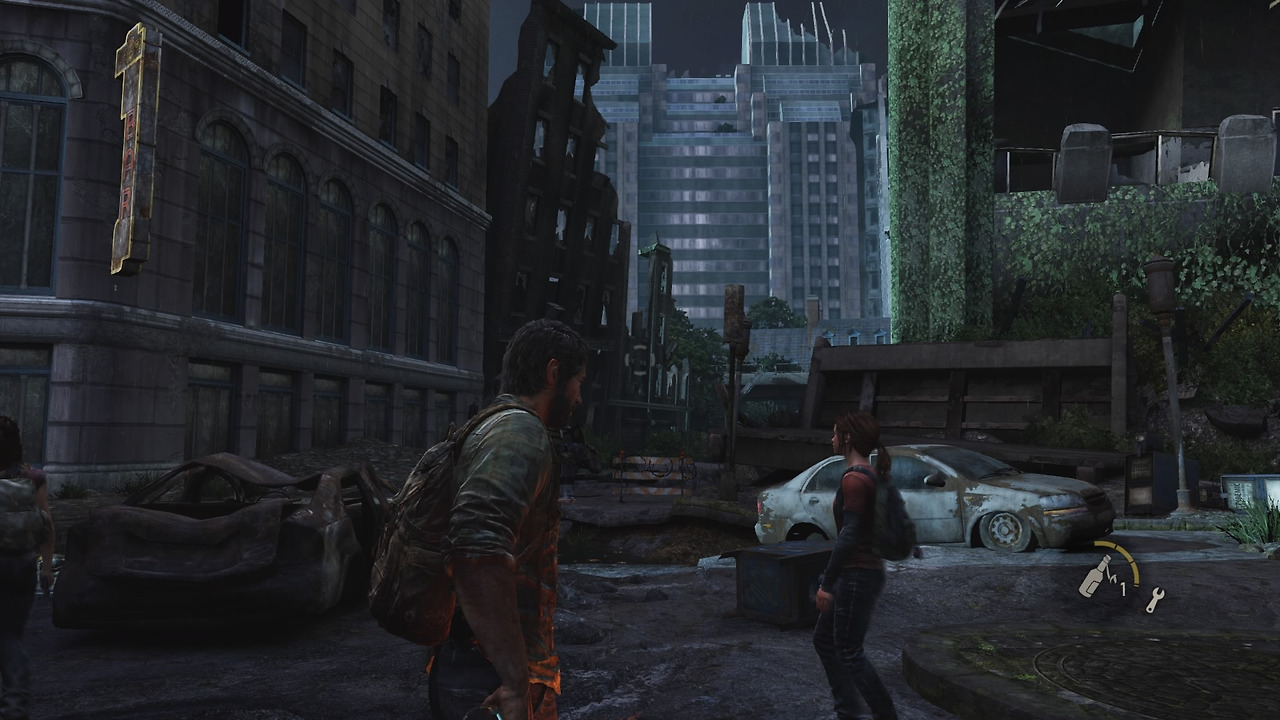Select the Molotov cocktail bottle icon
1280x720 pixels.
click(x=1093, y=579)
